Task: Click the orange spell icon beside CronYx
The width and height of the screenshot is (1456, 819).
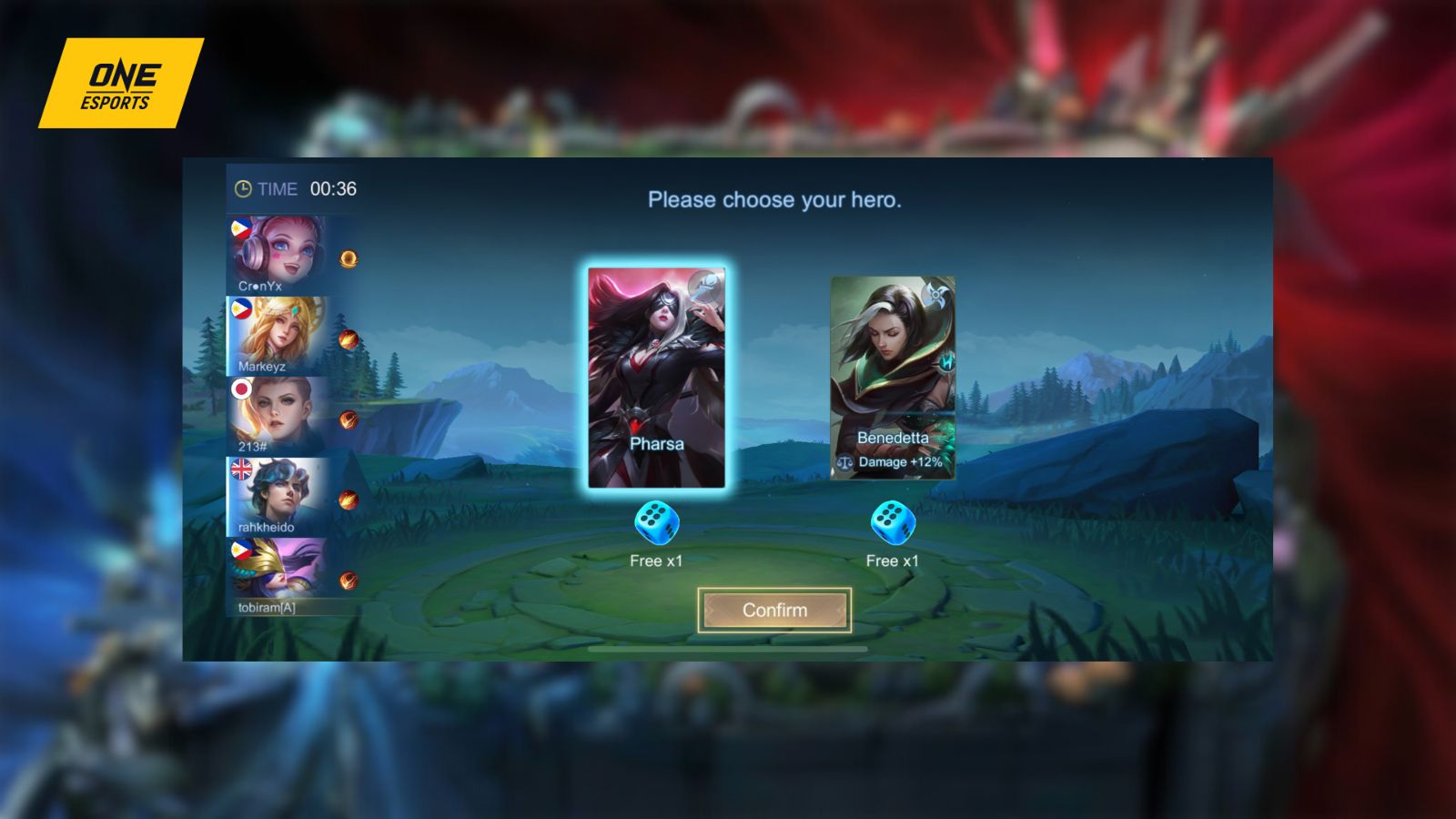Action: click(x=348, y=259)
